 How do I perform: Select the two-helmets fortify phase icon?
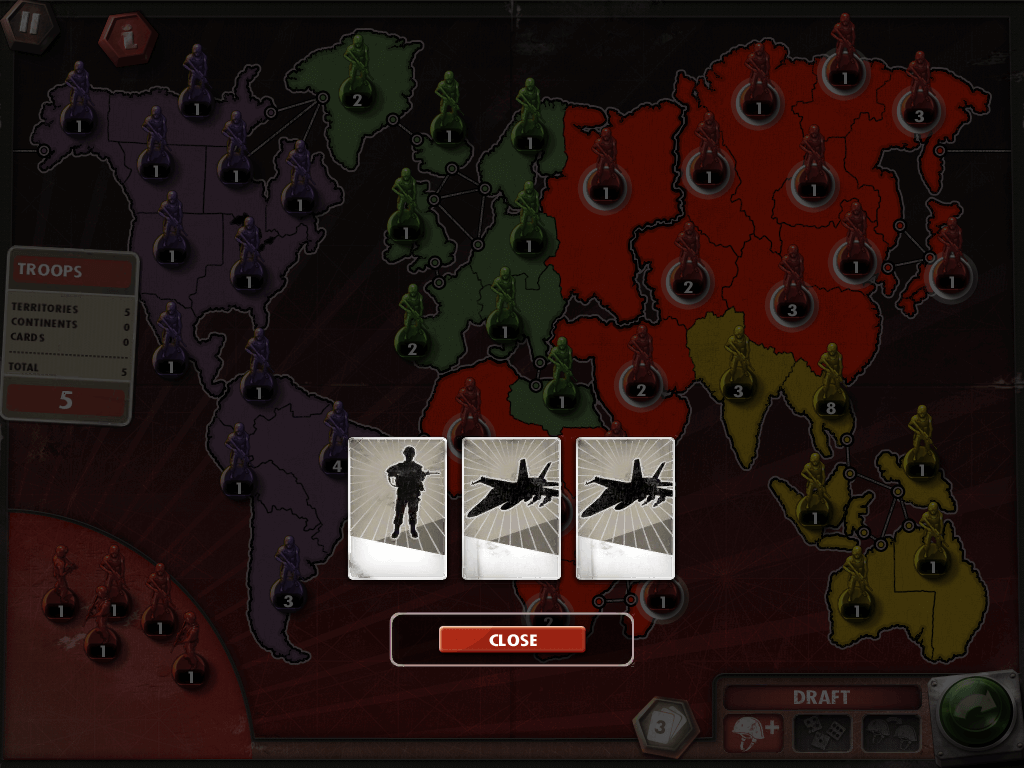pyautogui.click(x=891, y=733)
